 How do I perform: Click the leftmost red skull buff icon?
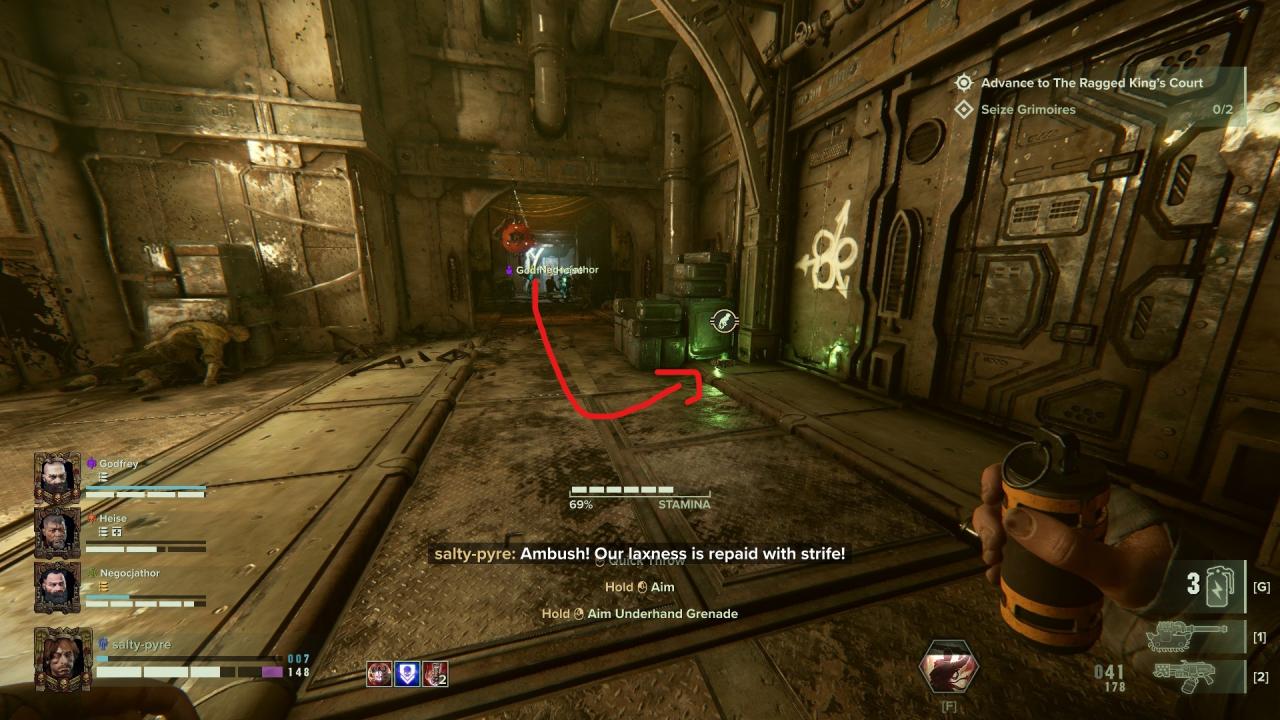(379, 674)
